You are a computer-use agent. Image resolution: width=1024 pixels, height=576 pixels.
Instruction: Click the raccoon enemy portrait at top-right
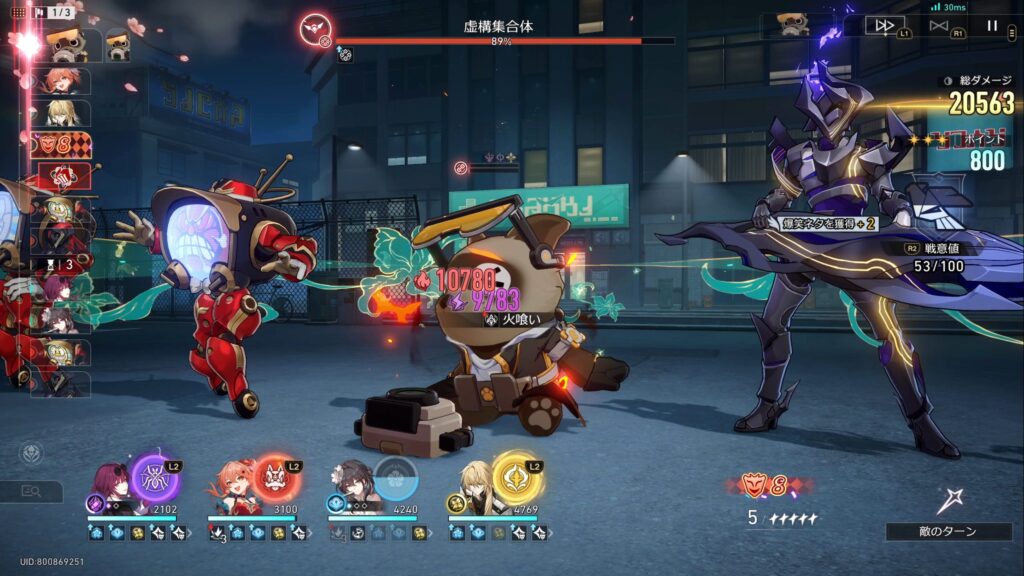792,24
